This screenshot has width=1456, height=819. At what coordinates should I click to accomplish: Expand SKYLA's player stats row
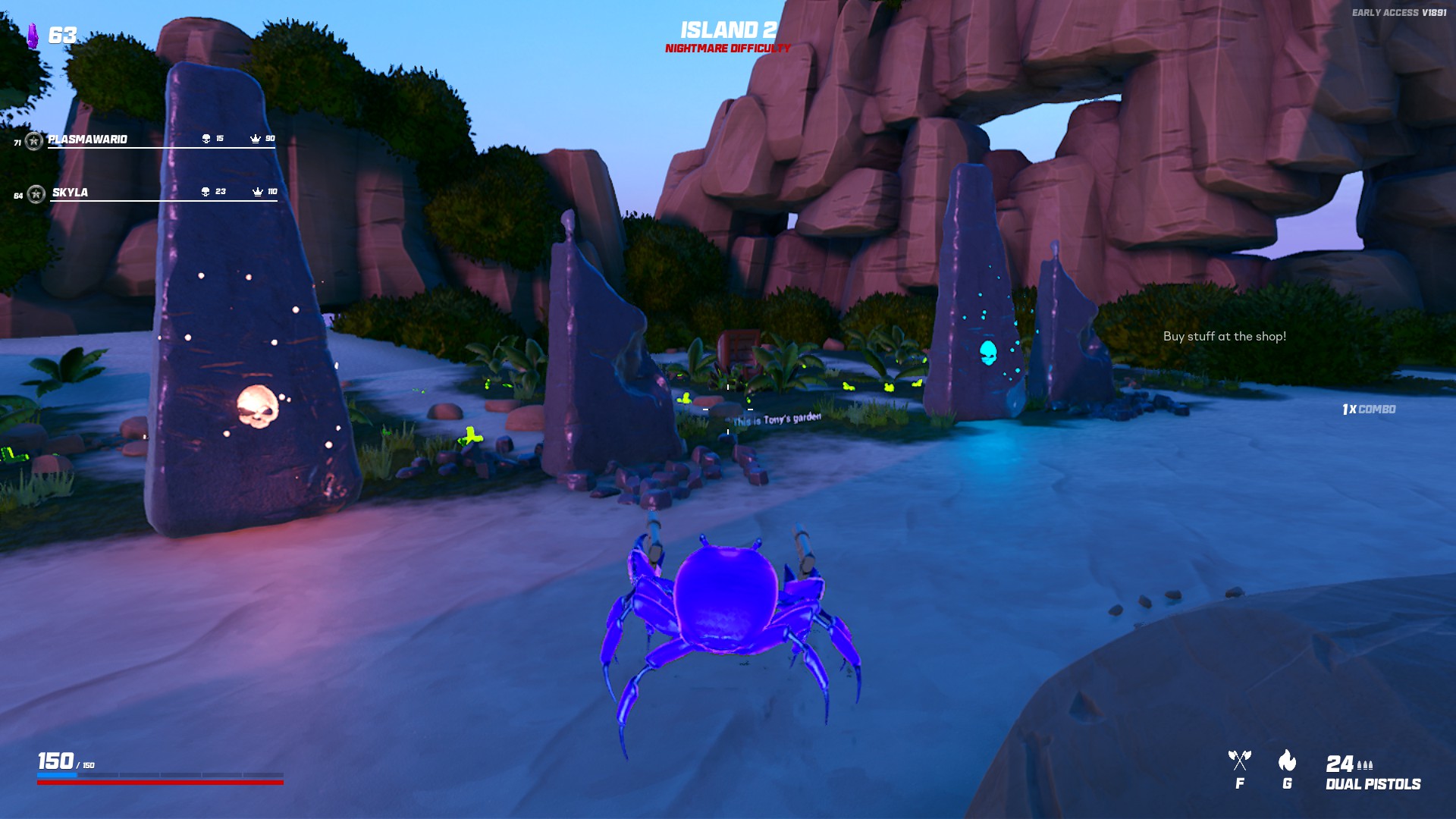68,193
